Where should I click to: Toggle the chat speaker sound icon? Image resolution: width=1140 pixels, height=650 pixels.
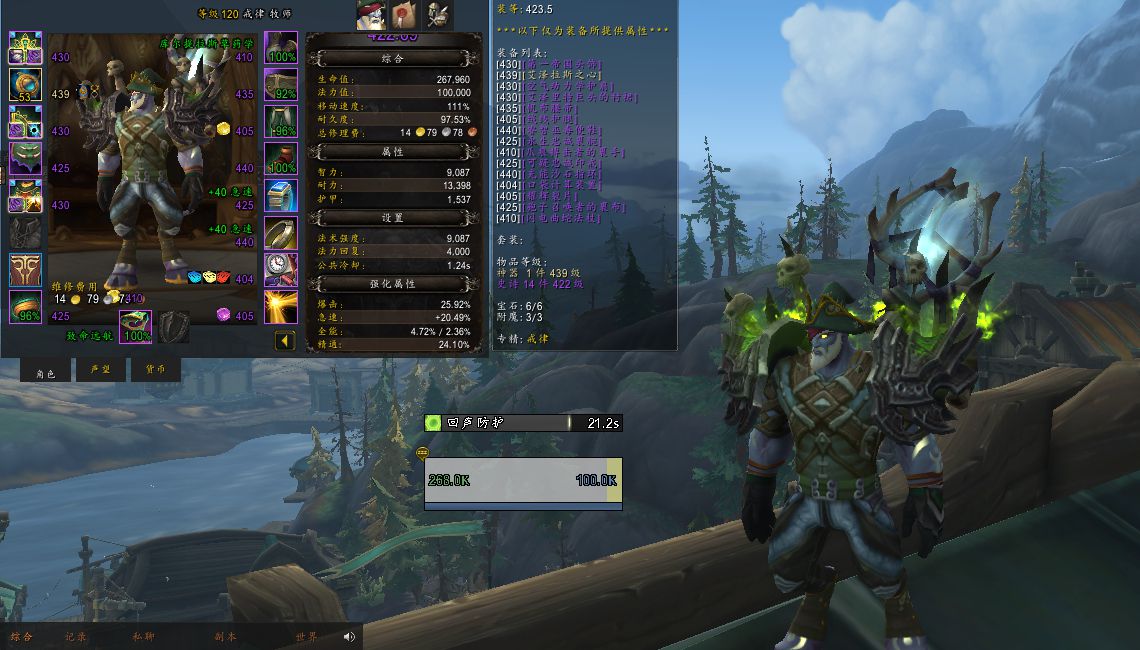(350, 637)
